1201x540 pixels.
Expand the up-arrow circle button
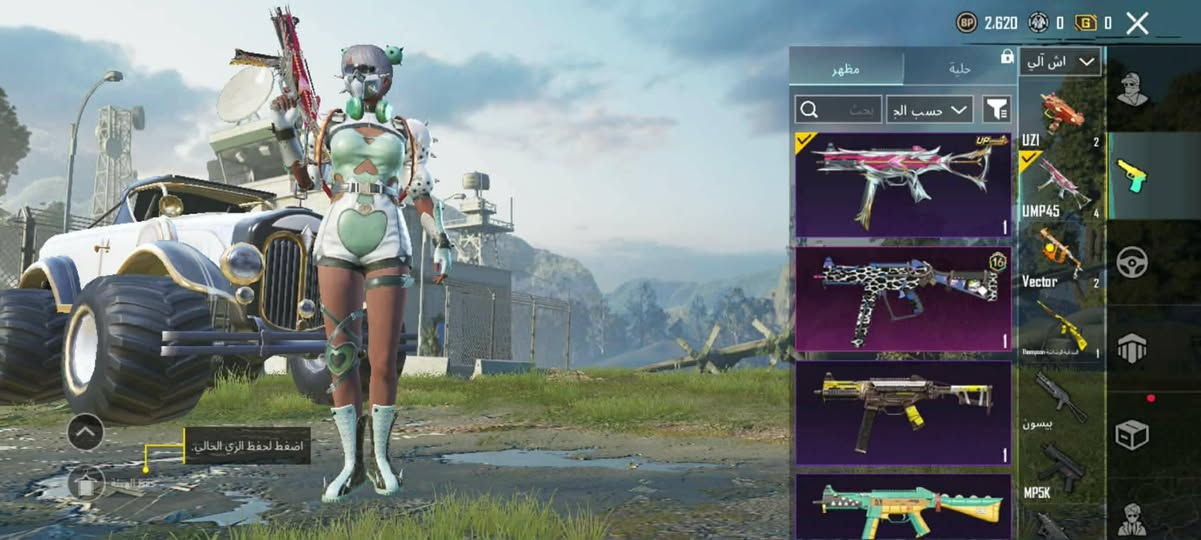pyautogui.click(x=86, y=432)
